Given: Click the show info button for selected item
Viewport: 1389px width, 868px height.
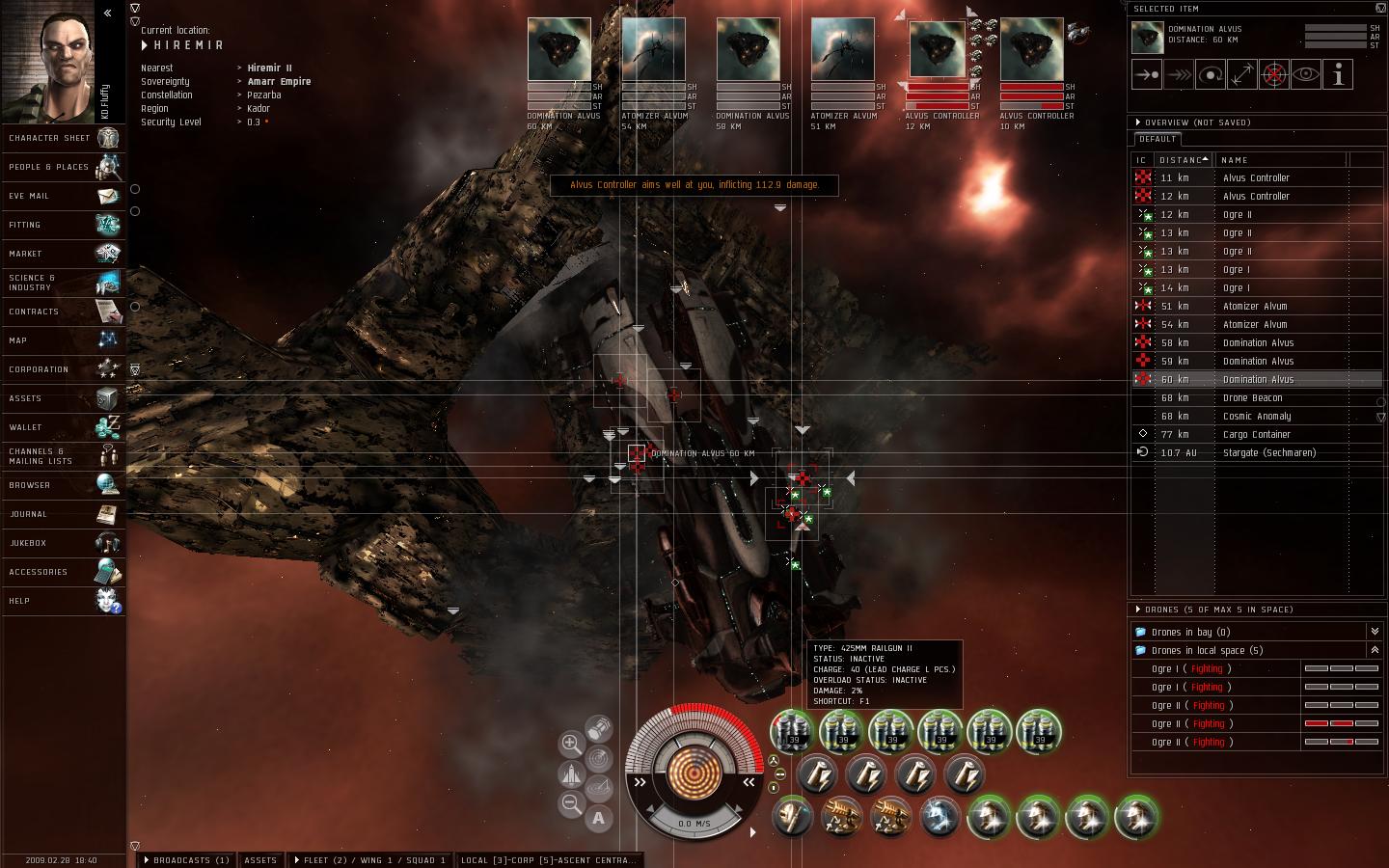Looking at the screenshot, I should 1338,75.
